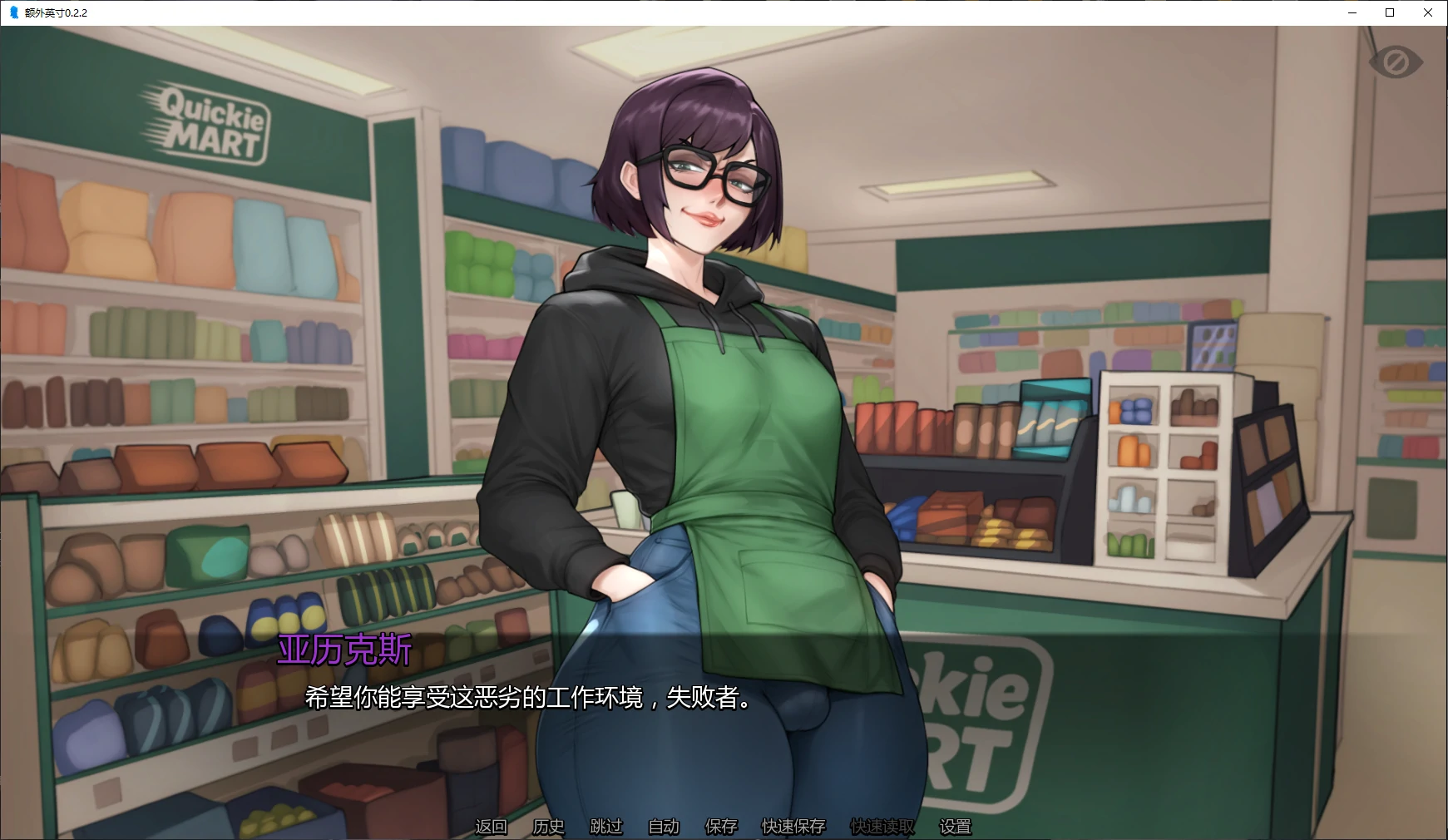Open the 设置 preferences screen
Viewport: 1448px width, 840px height.
point(955,827)
